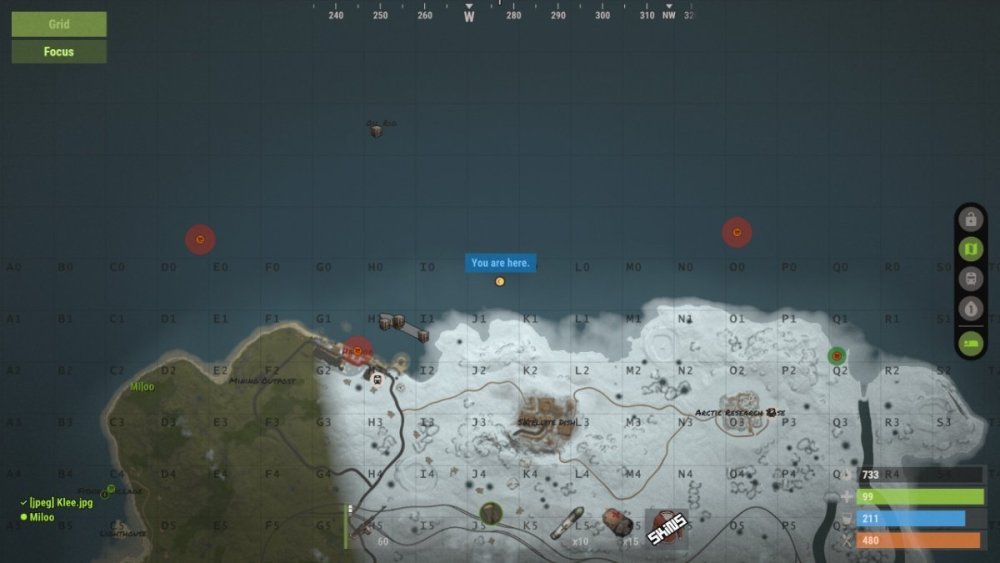The height and width of the screenshot is (563, 1000).
Task: Click the Skins button on hotbar
Action: (x=667, y=527)
